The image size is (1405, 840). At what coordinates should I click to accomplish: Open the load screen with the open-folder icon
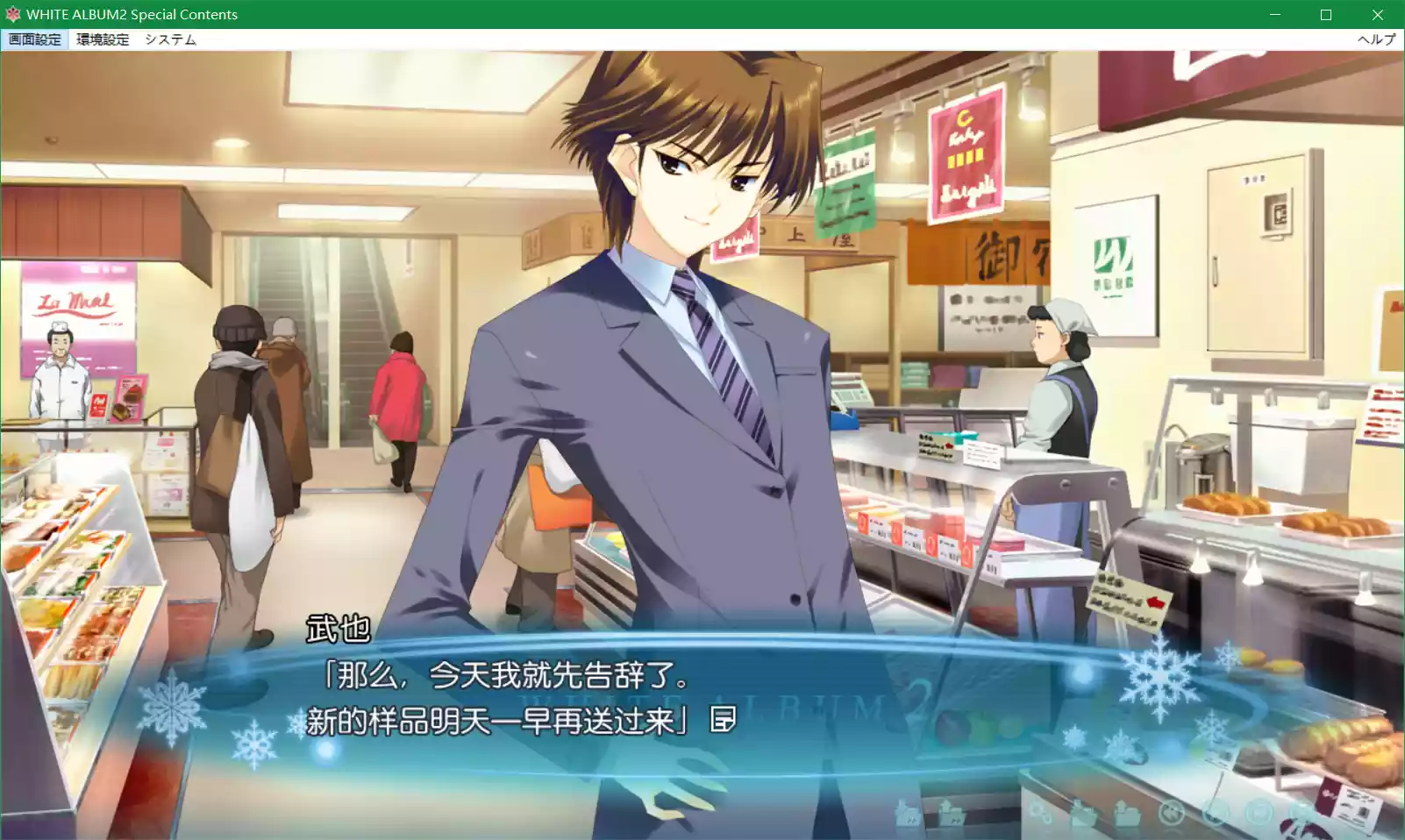coord(1128,813)
